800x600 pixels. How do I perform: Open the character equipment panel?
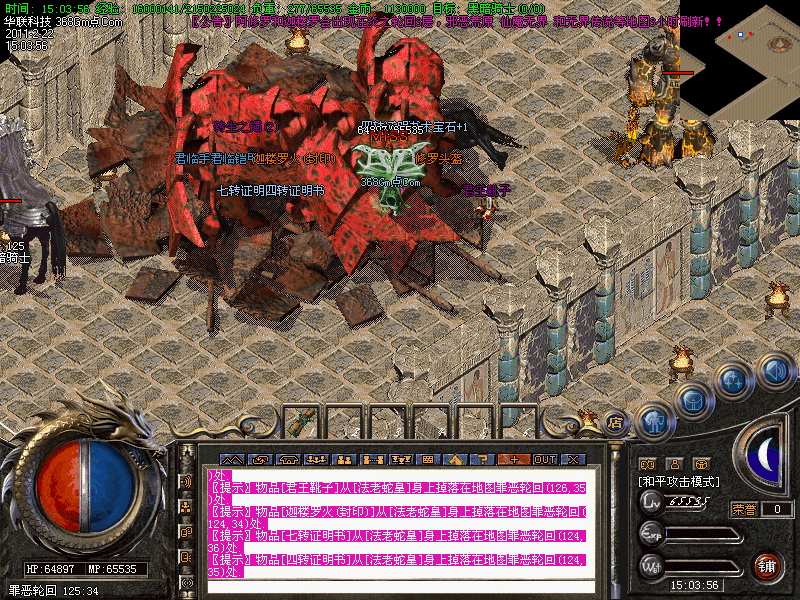(x=653, y=420)
